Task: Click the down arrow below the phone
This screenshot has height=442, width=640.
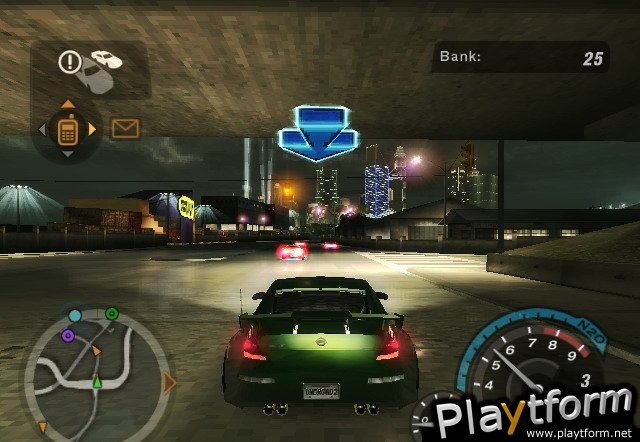Action: pos(68,153)
